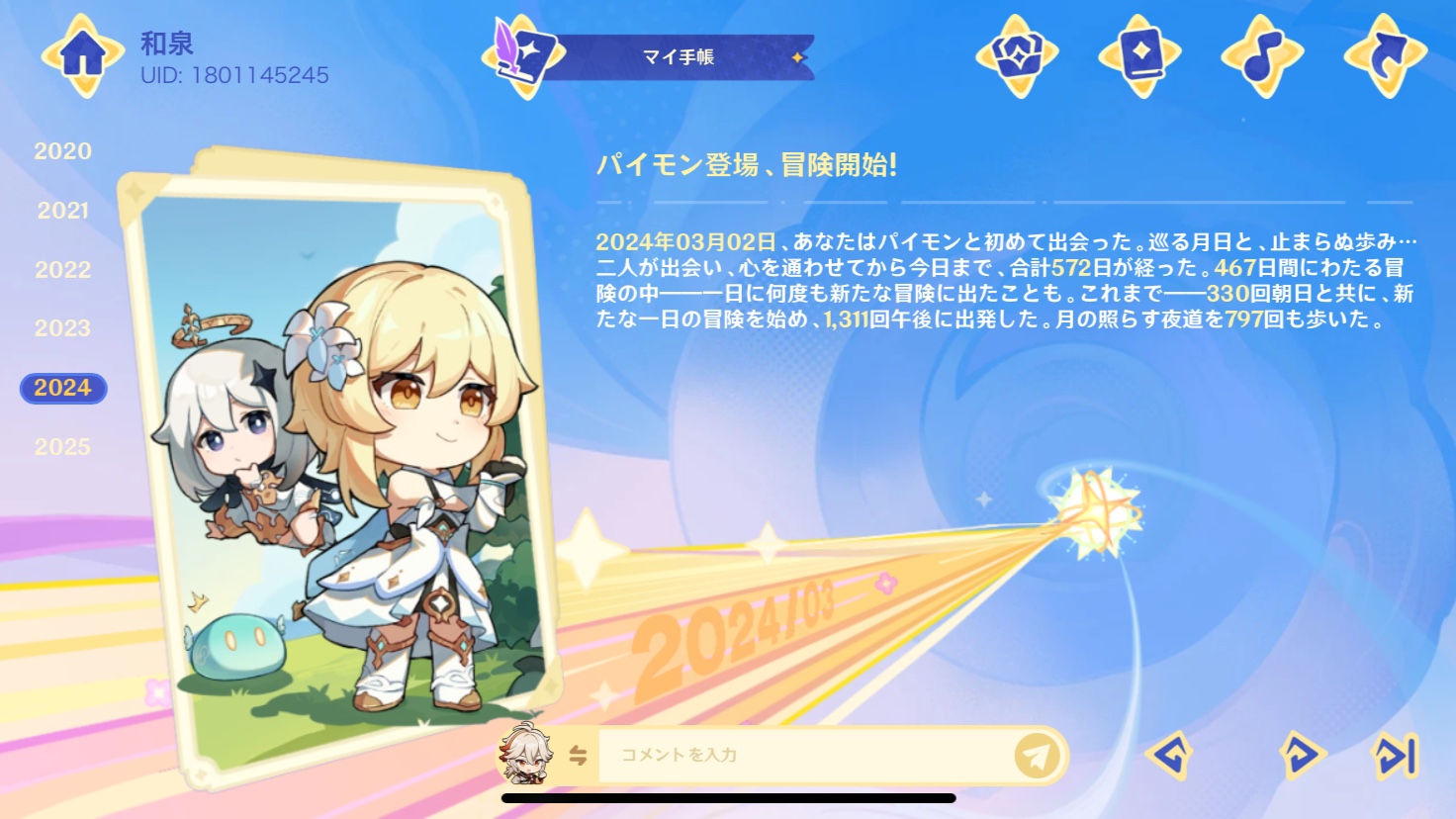Screen dimensions: 1456x819
Task: Expand the 2025 year entry
Action: (x=62, y=446)
